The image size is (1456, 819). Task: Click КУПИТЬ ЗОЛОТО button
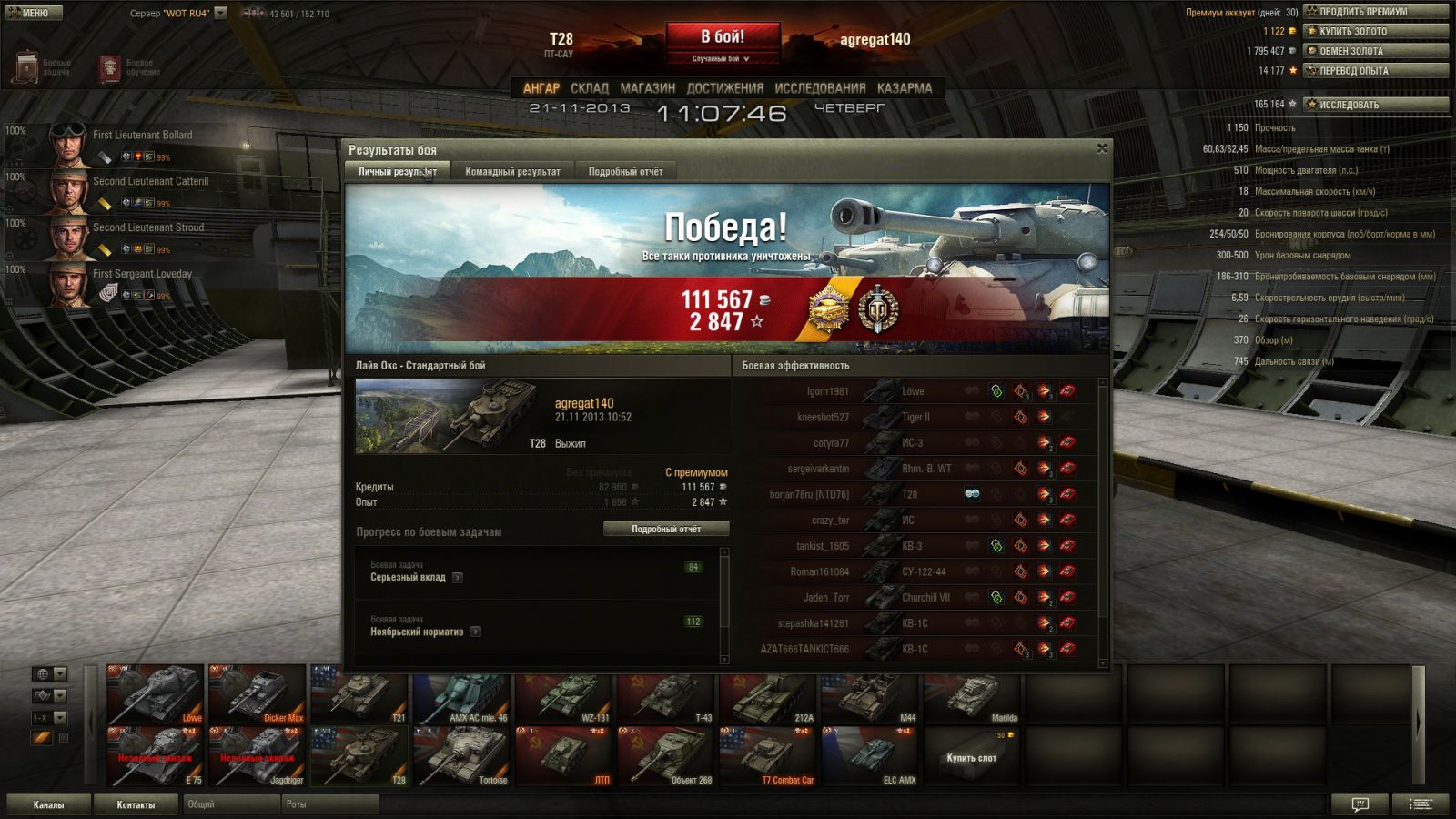coord(1375,31)
